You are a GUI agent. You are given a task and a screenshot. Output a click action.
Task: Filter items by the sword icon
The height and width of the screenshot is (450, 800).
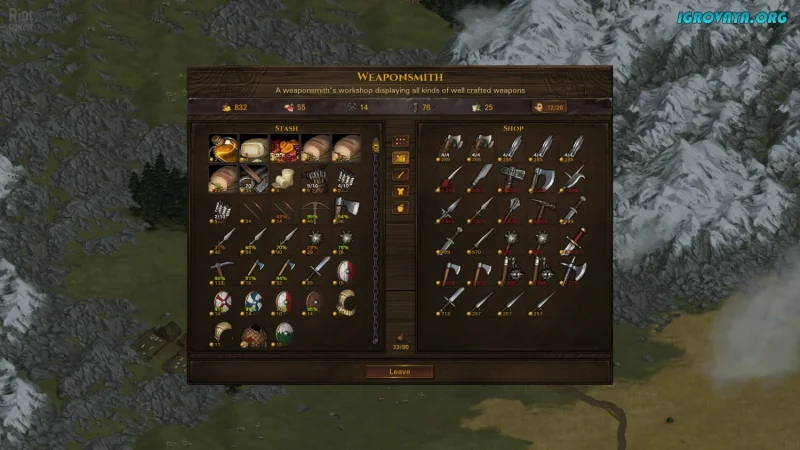pos(401,174)
